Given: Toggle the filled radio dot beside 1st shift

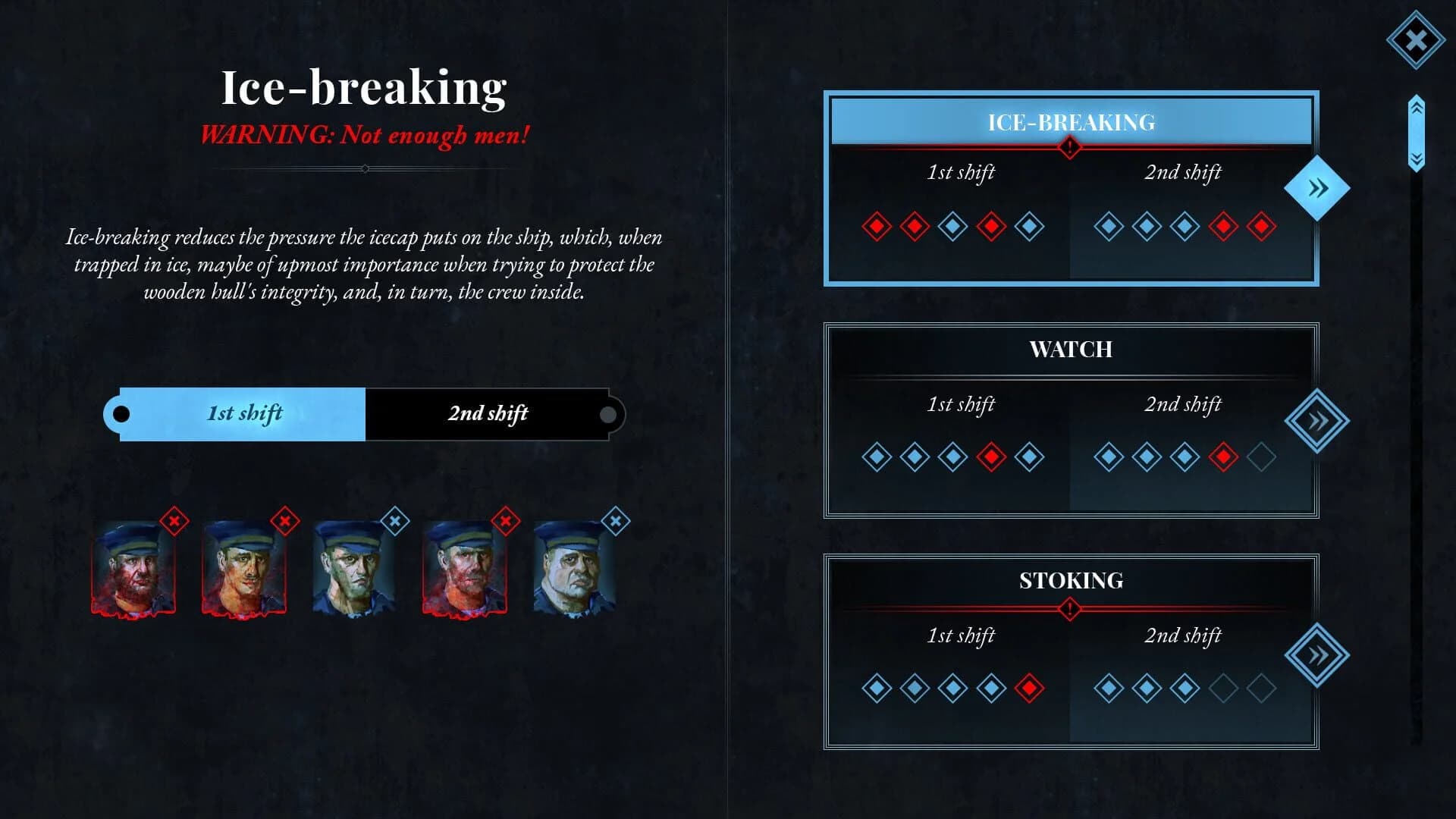Looking at the screenshot, I should tap(122, 413).
